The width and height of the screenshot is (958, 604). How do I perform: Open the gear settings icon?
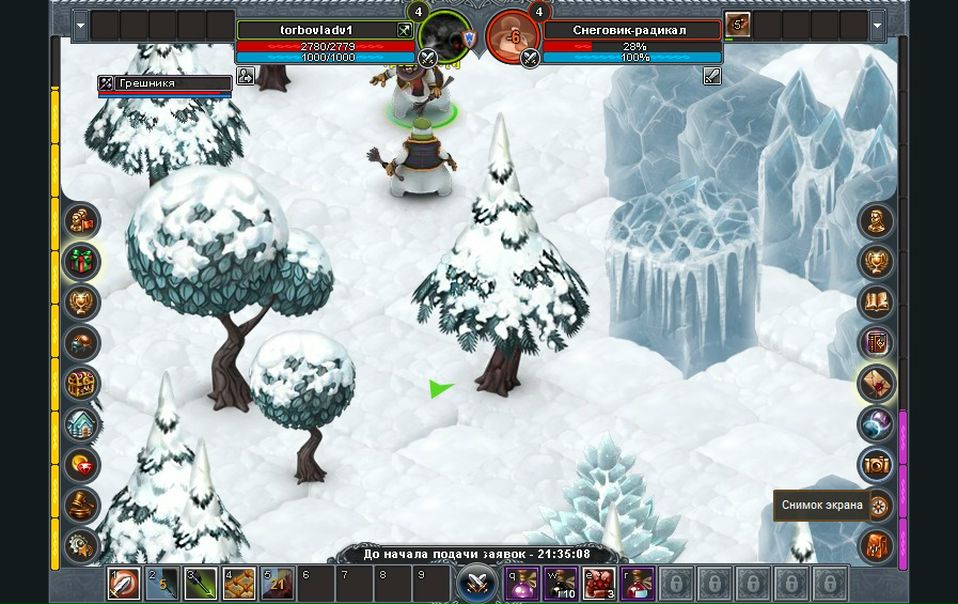pos(82,545)
